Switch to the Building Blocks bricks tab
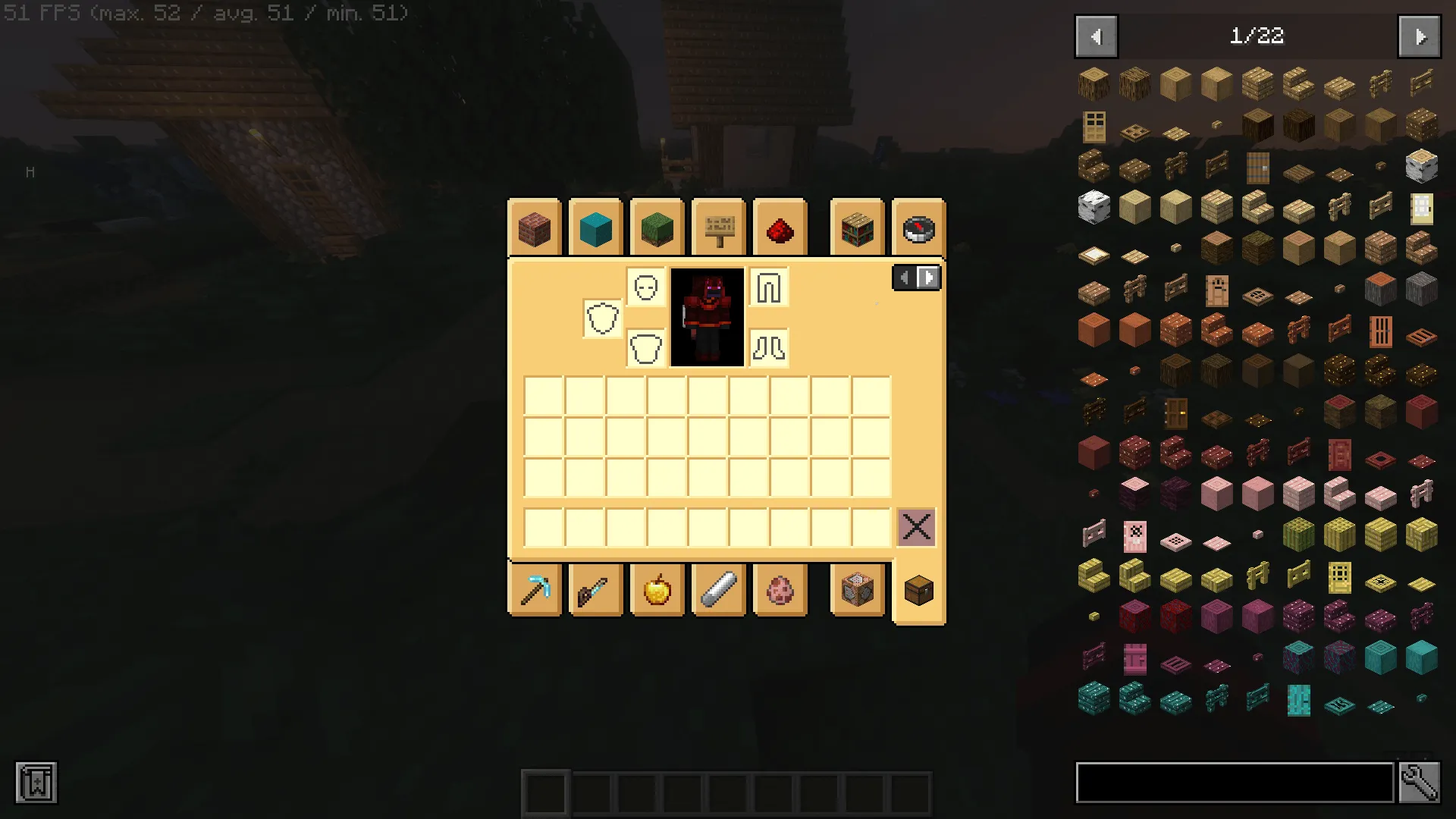Image resolution: width=1456 pixels, height=819 pixels. point(535,227)
